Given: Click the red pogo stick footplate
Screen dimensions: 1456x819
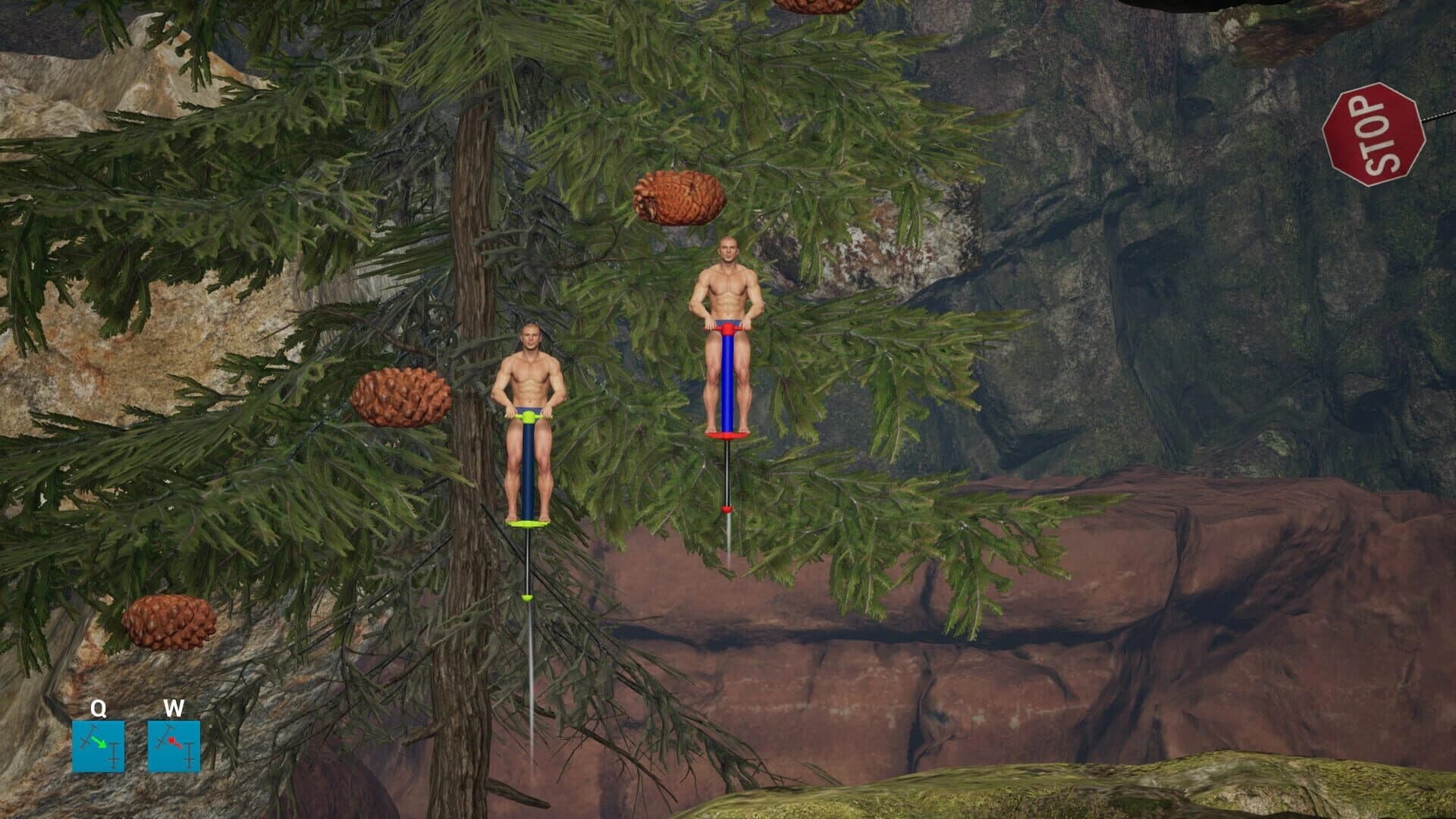Looking at the screenshot, I should coord(726,435).
